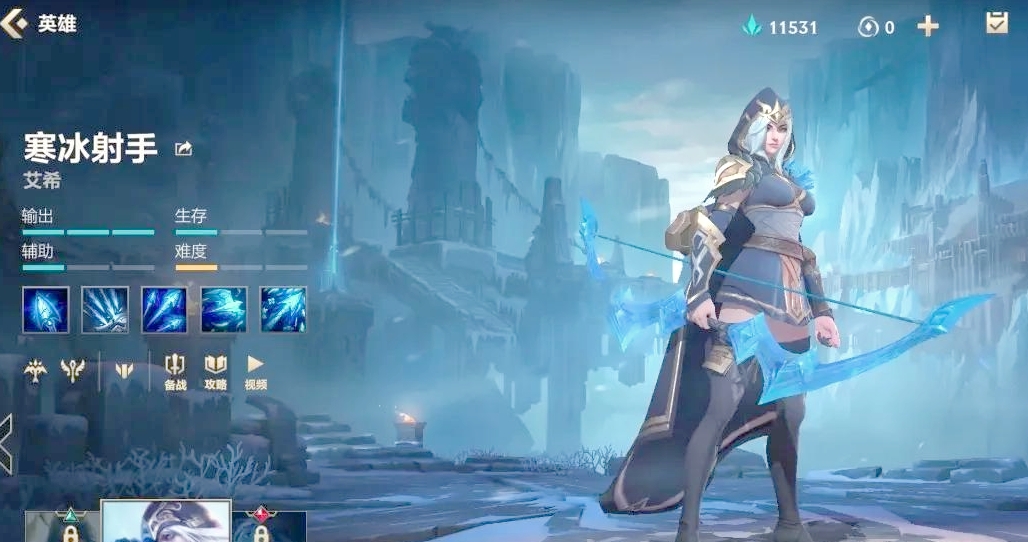
Task: Open the 备战 loadout page
Action: pos(175,371)
